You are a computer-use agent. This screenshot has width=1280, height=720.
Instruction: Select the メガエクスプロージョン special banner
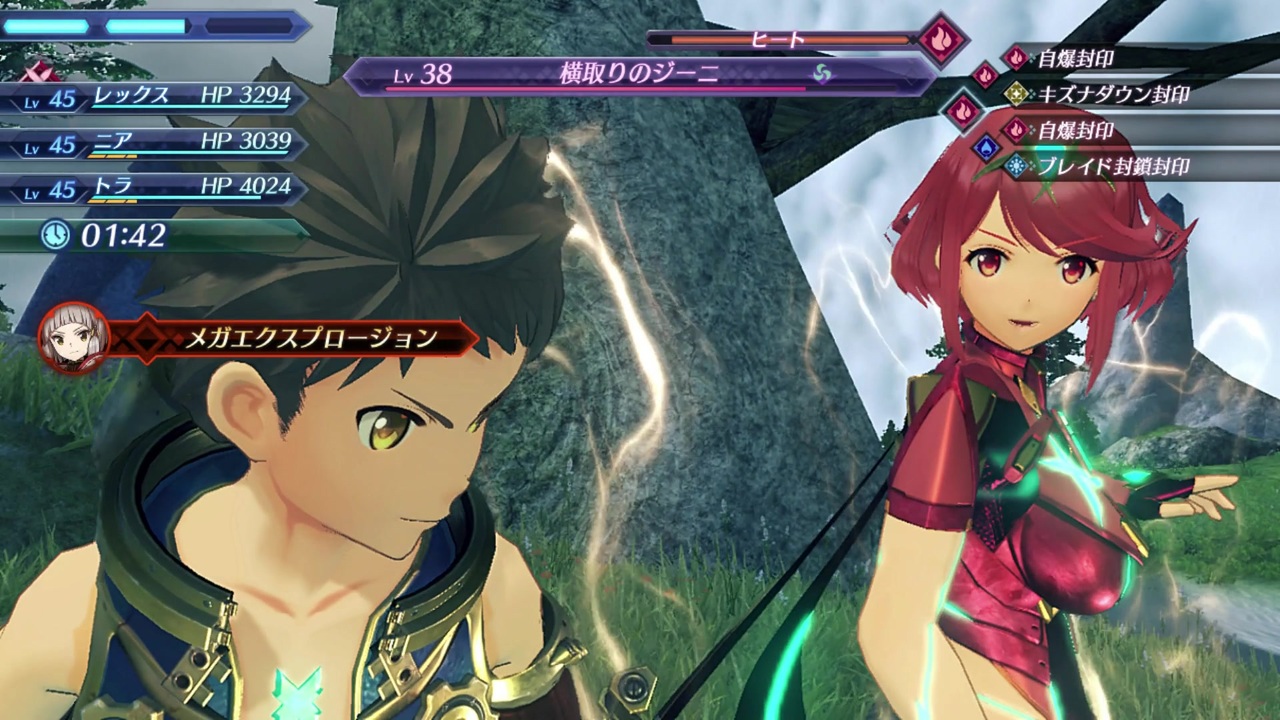[310, 339]
